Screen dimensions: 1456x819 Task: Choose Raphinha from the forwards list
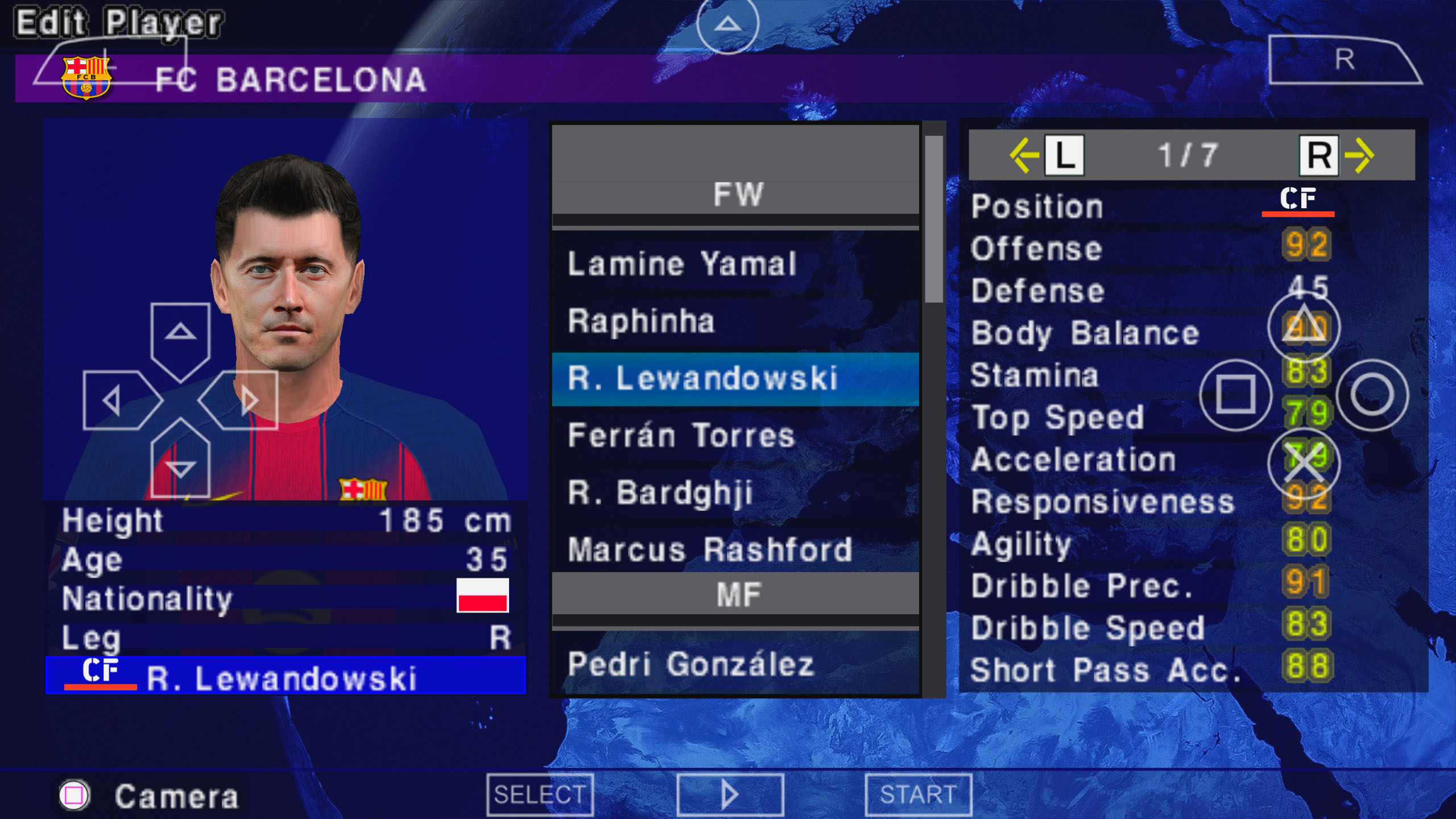click(735, 321)
